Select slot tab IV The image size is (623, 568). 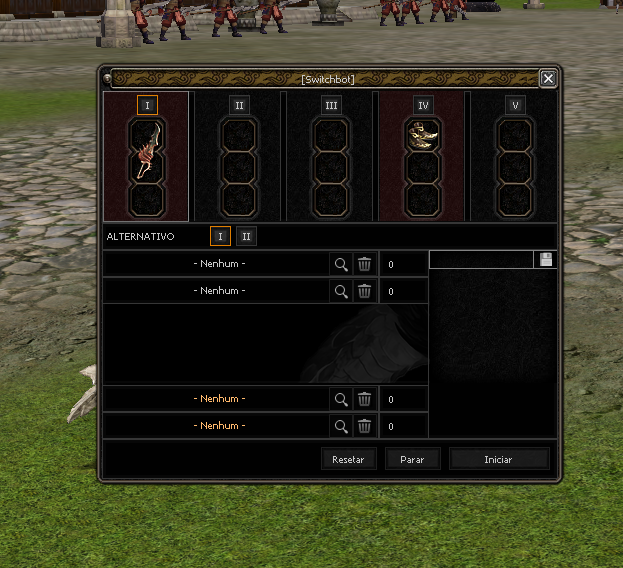(x=423, y=105)
